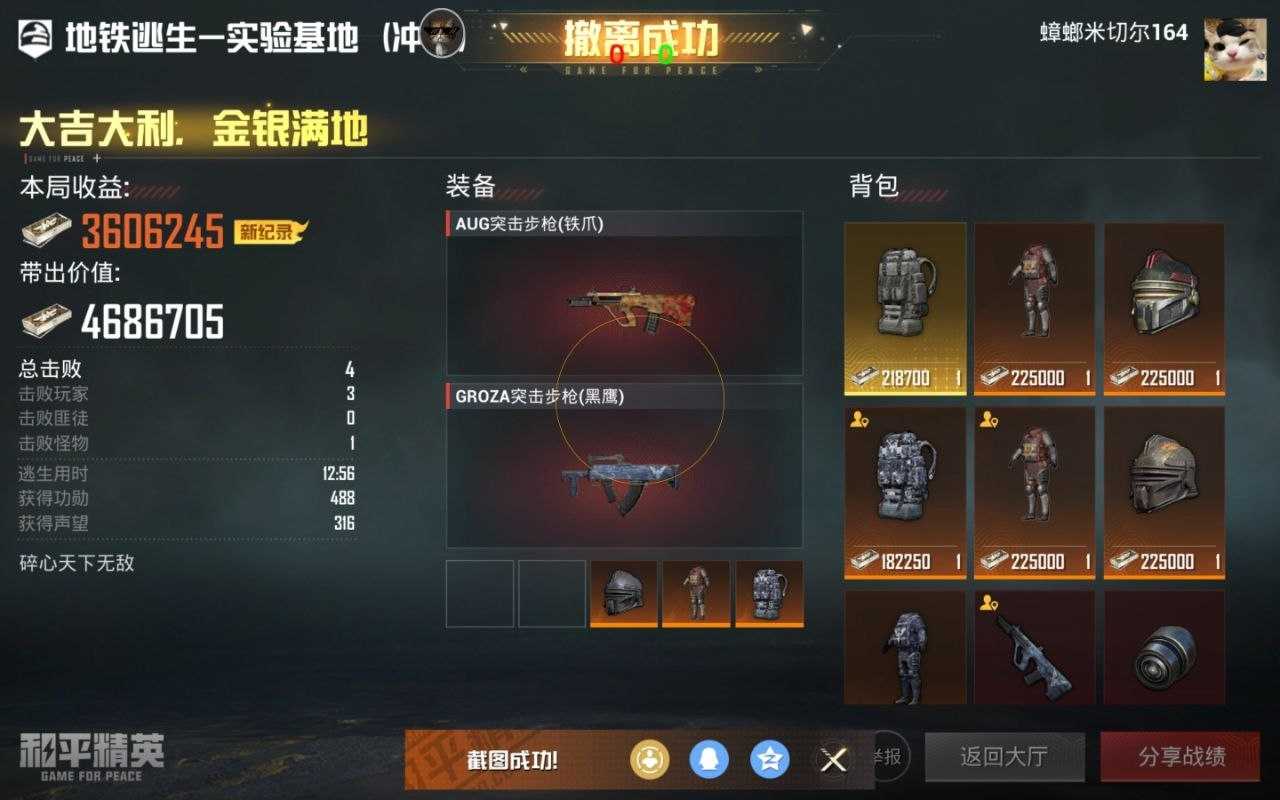Close the 截图成功 screenshot share bar

tap(832, 760)
